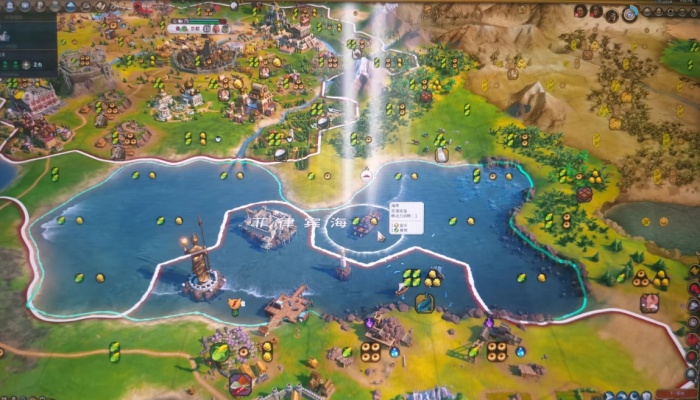Click the blue ringed turn dial

[x=630, y=13]
